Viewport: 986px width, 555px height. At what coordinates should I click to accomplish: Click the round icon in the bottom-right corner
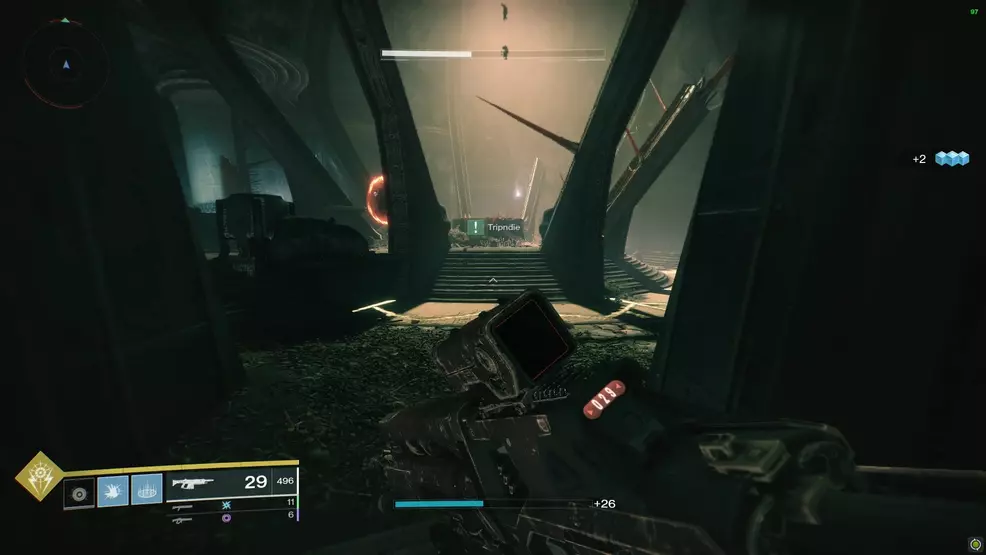(974, 543)
